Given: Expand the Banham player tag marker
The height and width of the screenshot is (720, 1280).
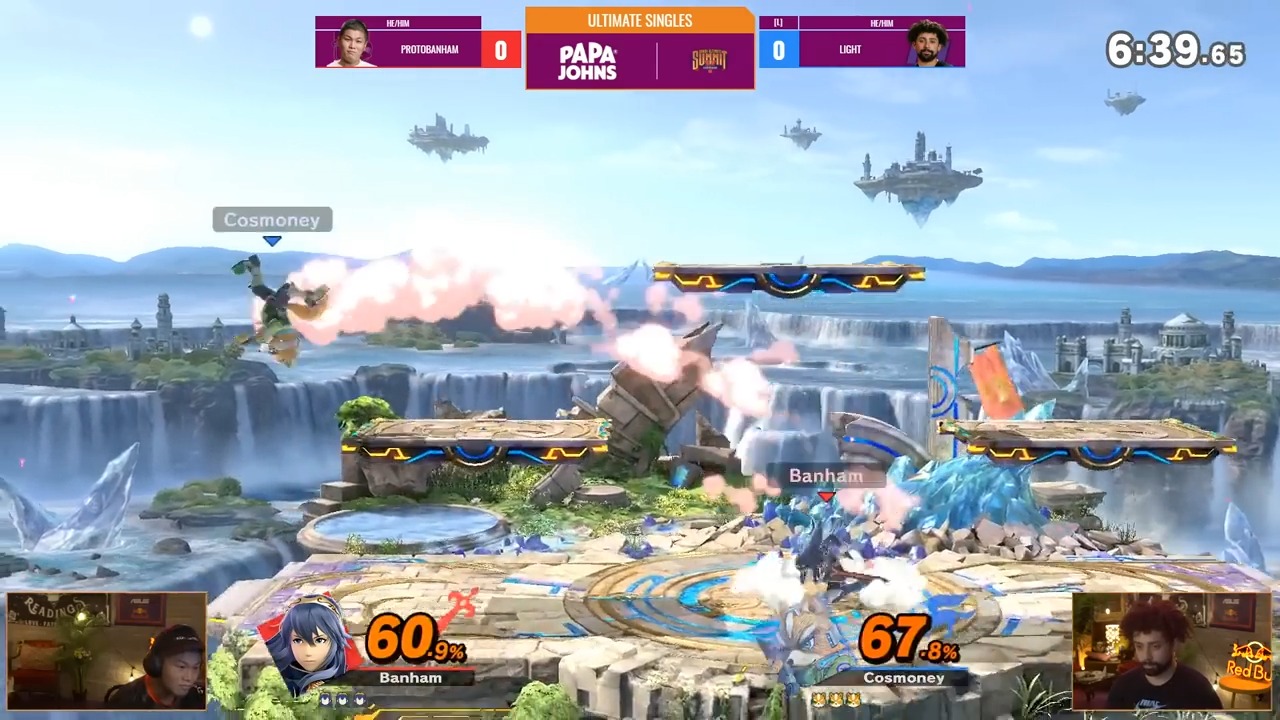Looking at the screenshot, I should (x=825, y=476).
